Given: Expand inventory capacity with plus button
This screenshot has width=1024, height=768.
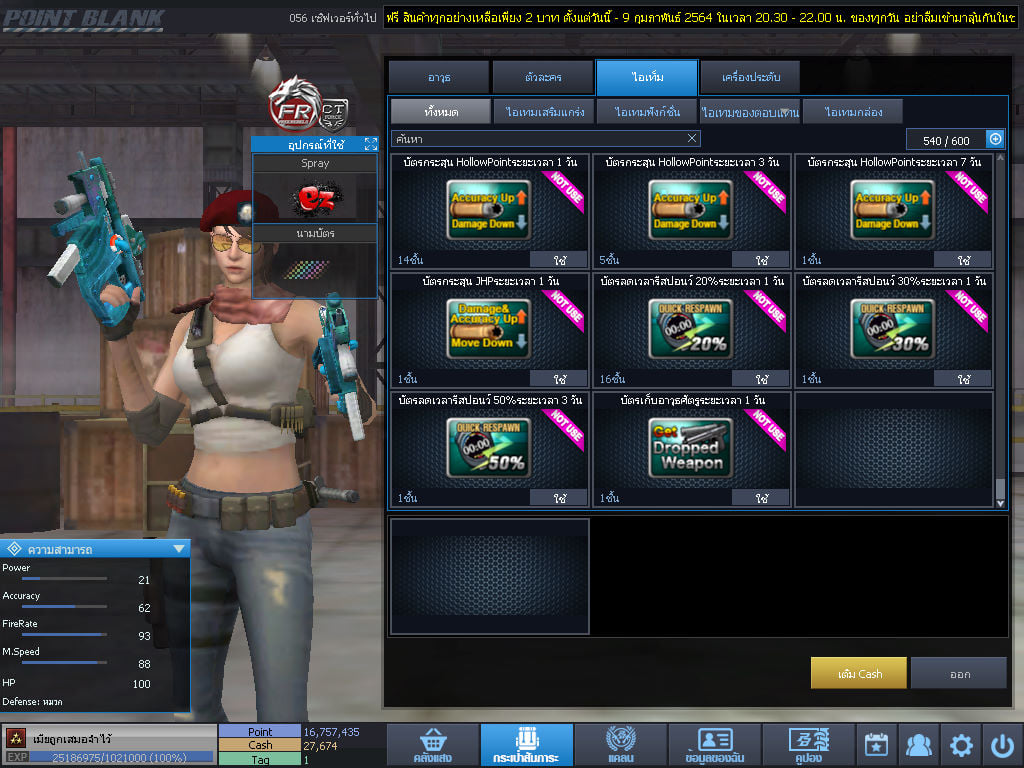Looking at the screenshot, I should (x=995, y=139).
